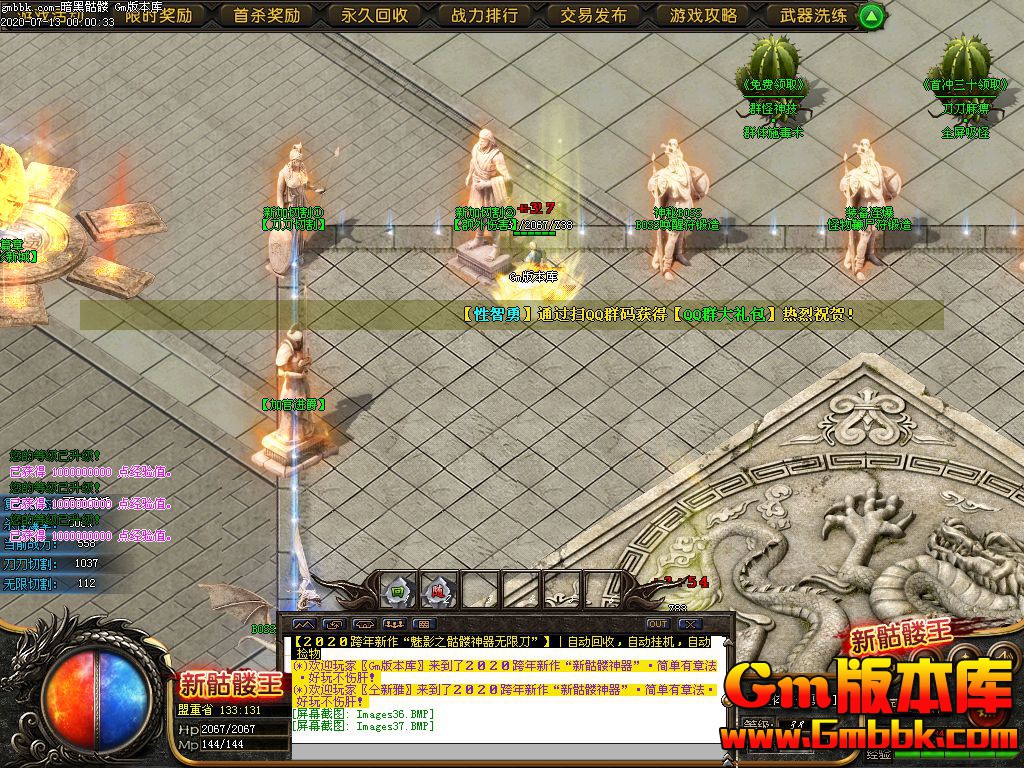The image size is (1024, 768).
Task: Close the game with the X button
Action: point(689,624)
